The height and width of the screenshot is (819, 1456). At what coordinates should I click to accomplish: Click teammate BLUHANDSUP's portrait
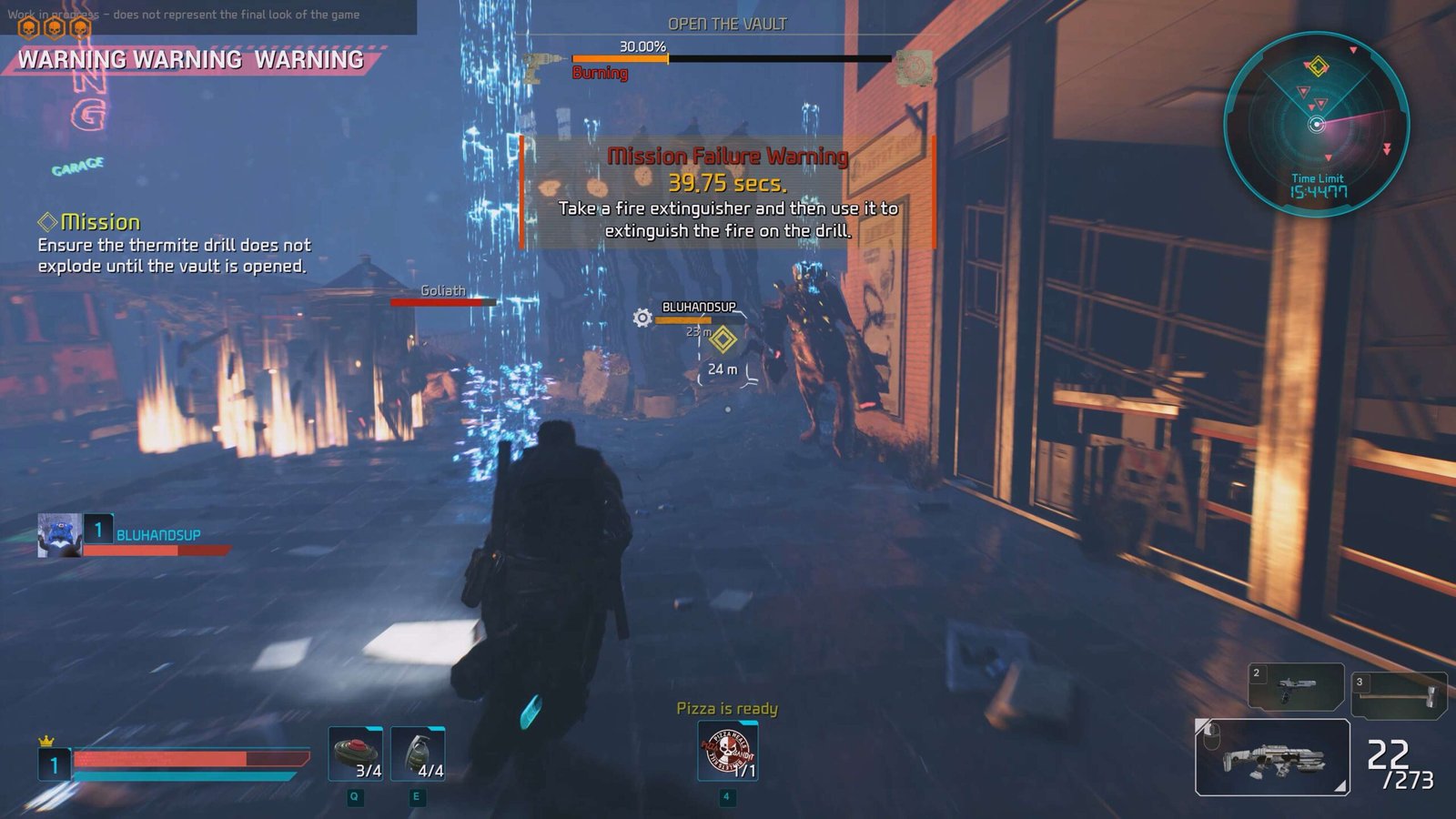click(60, 534)
